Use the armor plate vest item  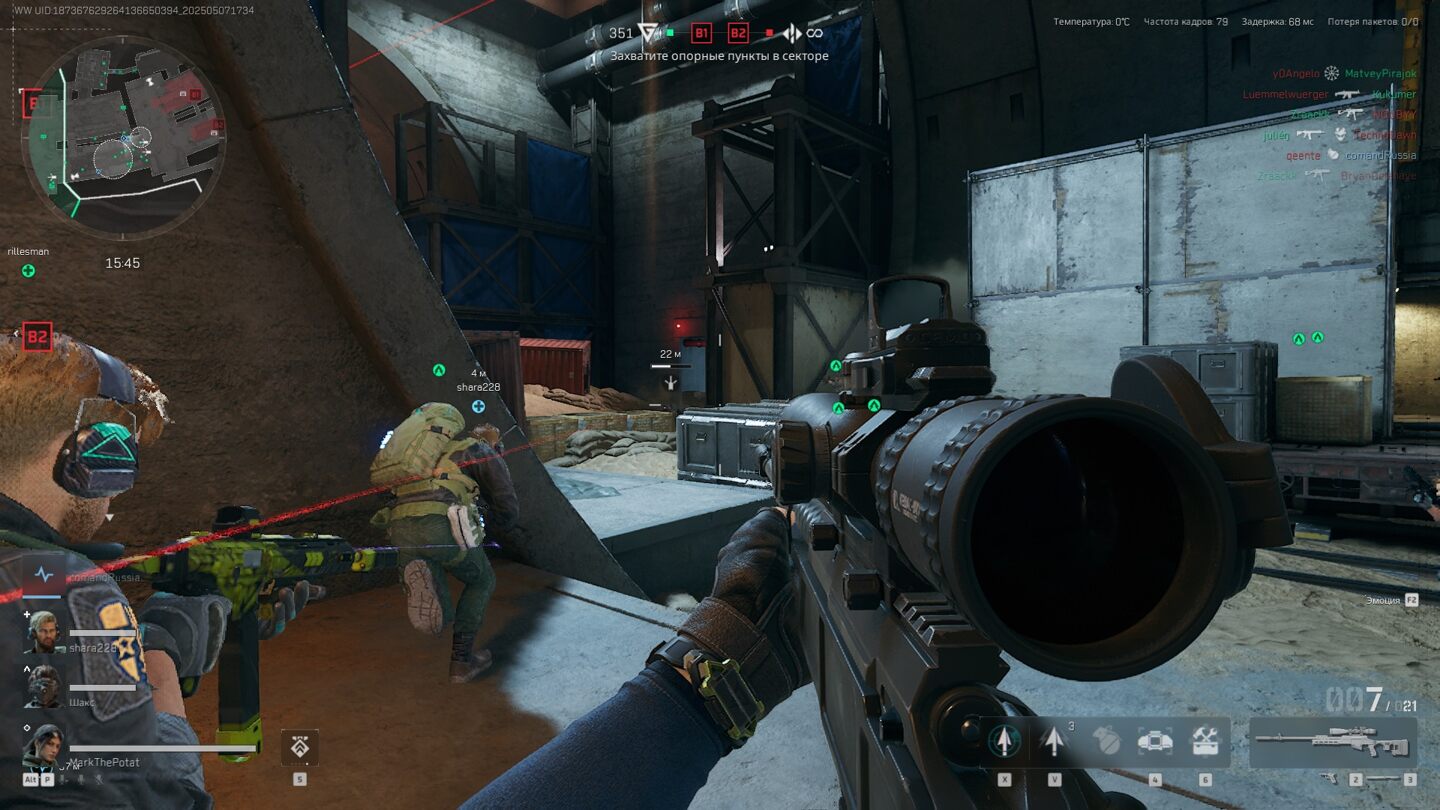[1155, 741]
